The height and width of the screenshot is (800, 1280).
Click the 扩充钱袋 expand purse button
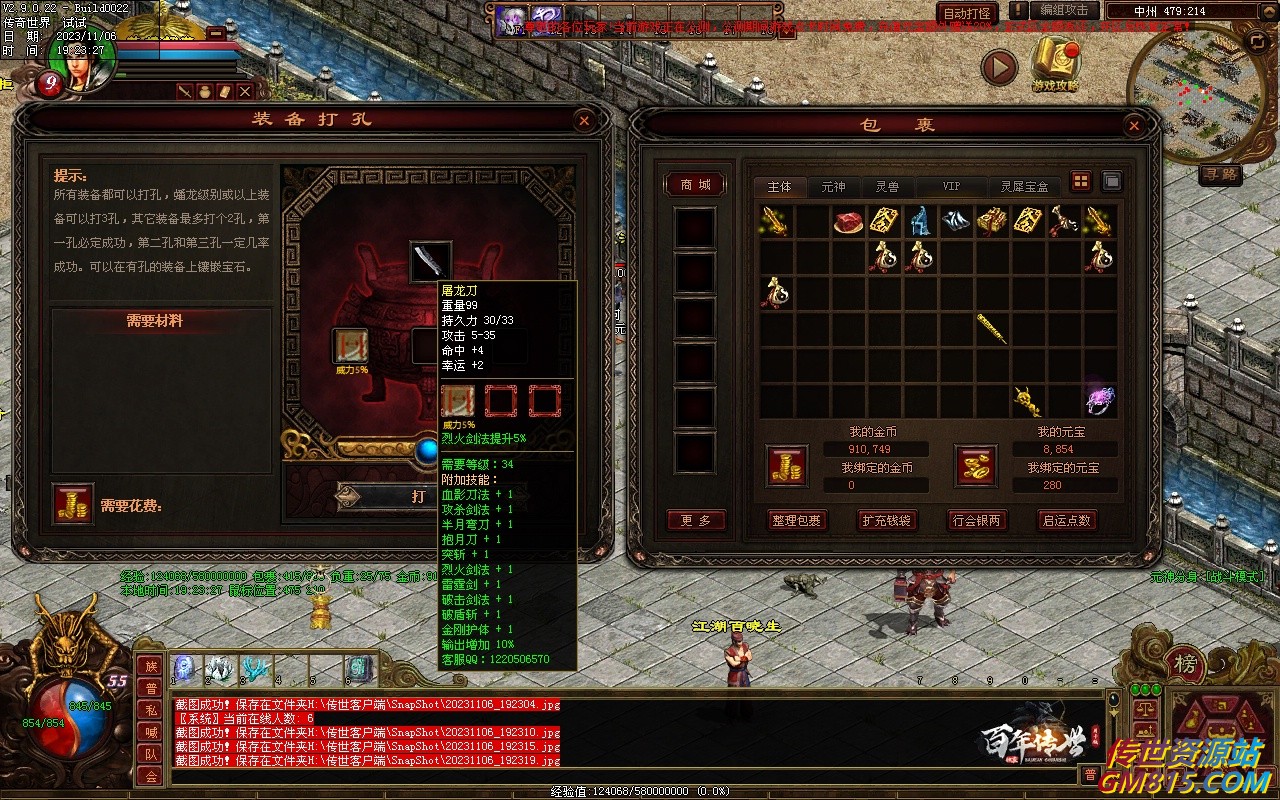tap(887, 520)
